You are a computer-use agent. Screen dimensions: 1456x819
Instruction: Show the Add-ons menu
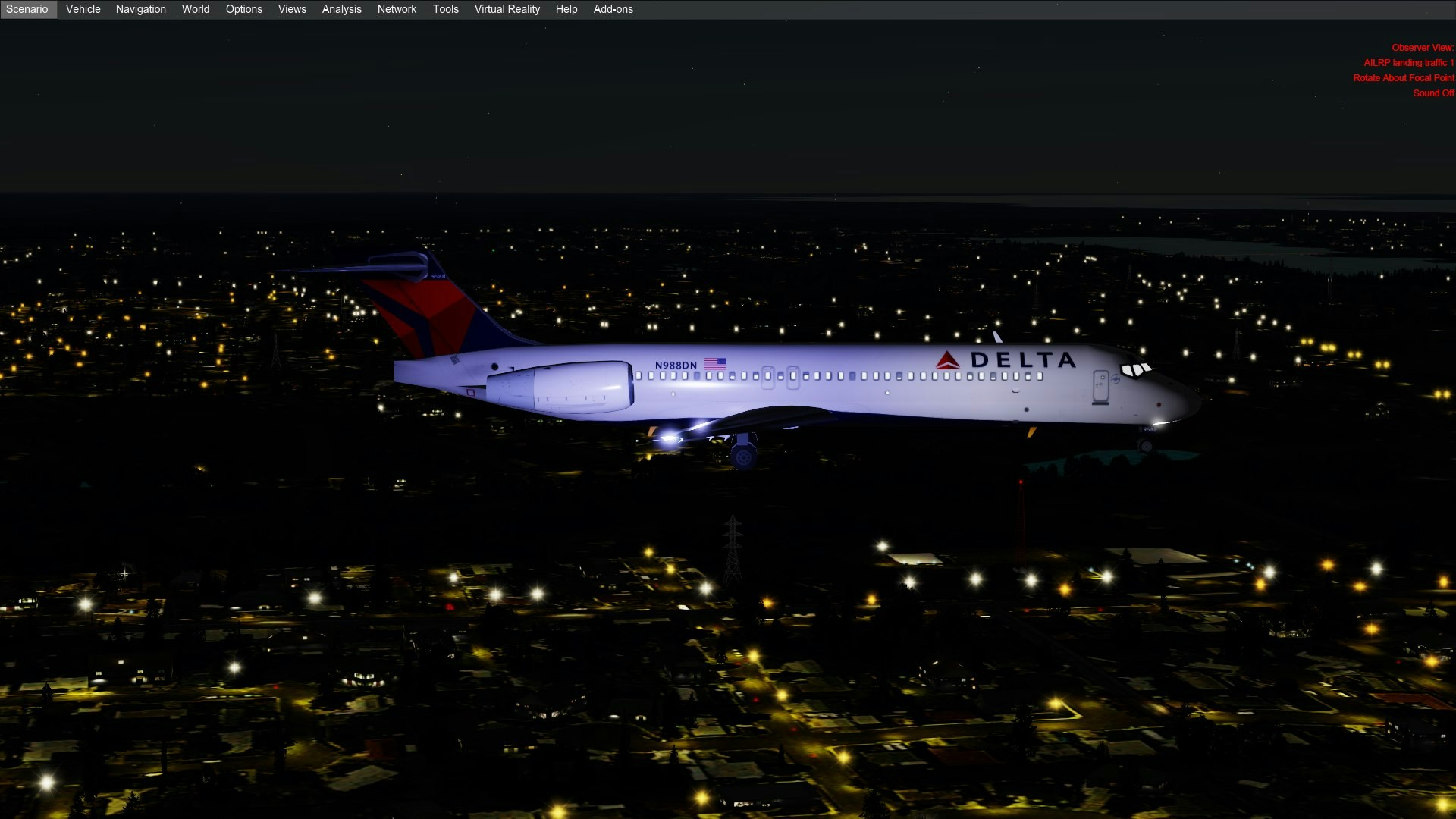[613, 9]
